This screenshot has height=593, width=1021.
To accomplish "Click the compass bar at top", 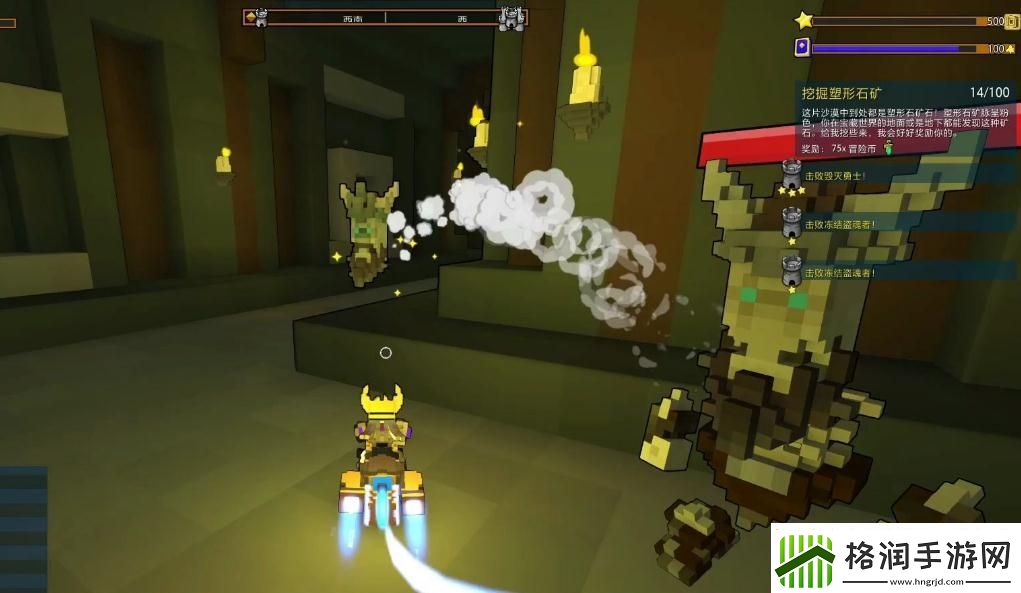I will pos(386,17).
